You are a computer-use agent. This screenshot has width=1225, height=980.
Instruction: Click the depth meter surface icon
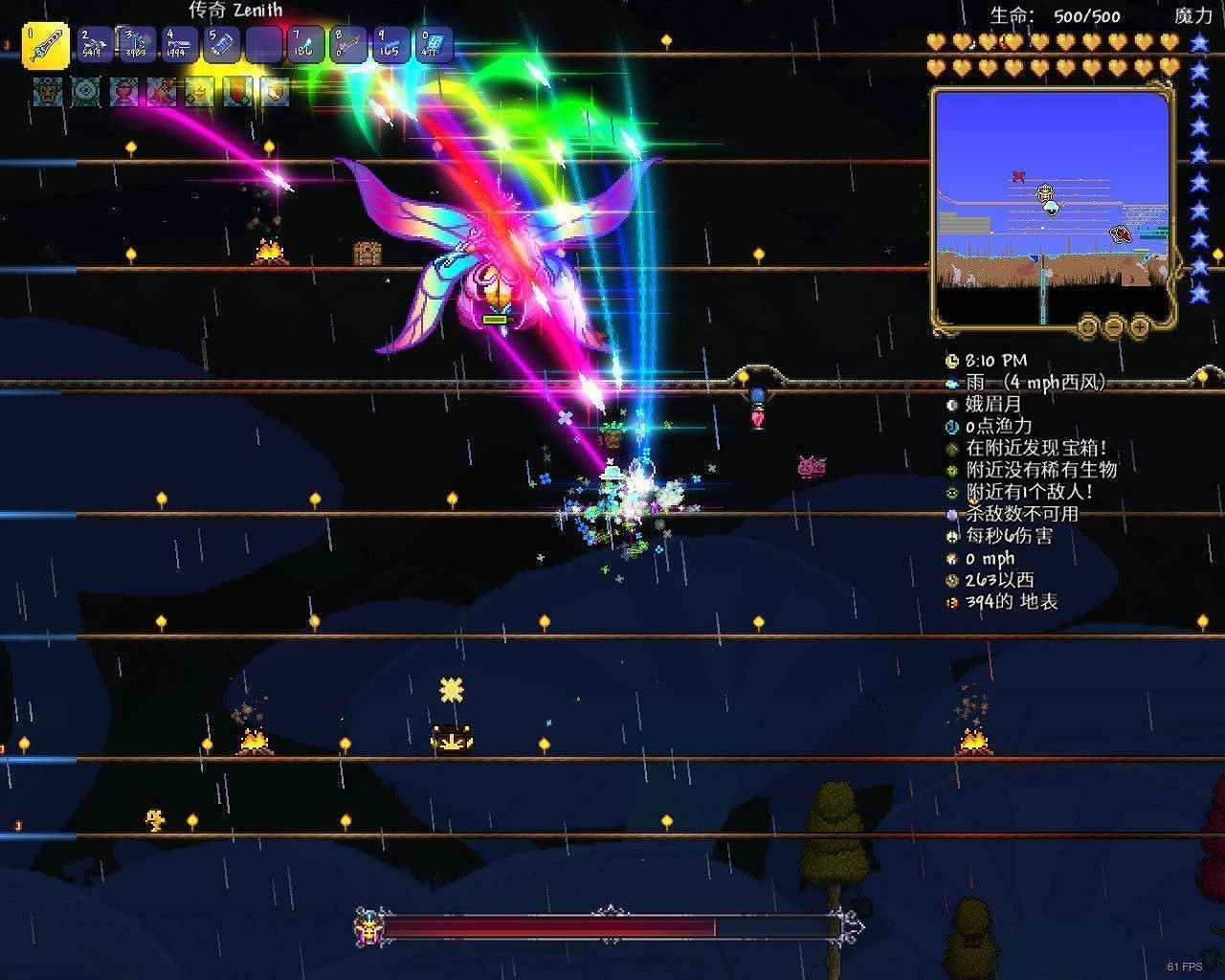coord(950,602)
